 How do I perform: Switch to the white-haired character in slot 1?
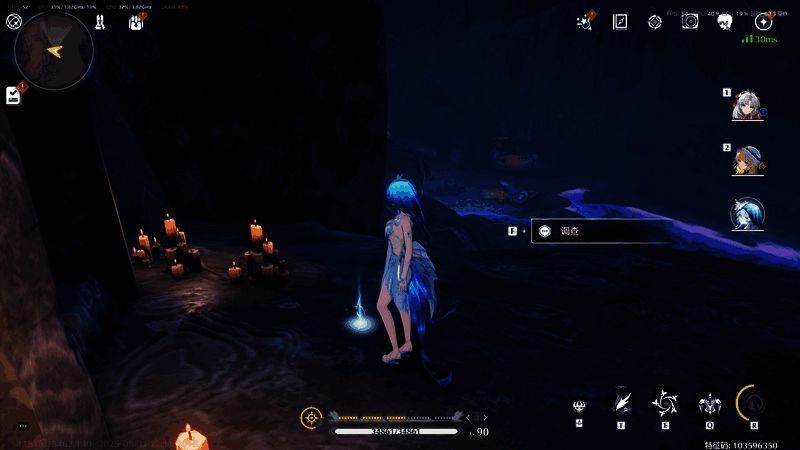tap(746, 104)
